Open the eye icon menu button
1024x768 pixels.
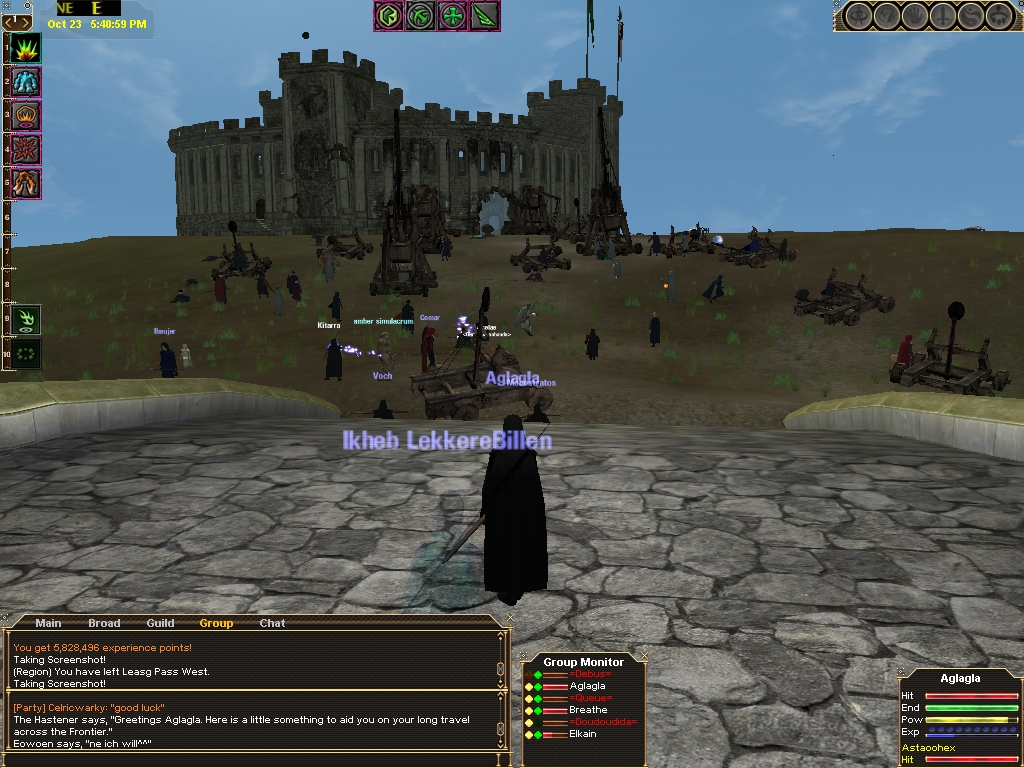coord(860,16)
